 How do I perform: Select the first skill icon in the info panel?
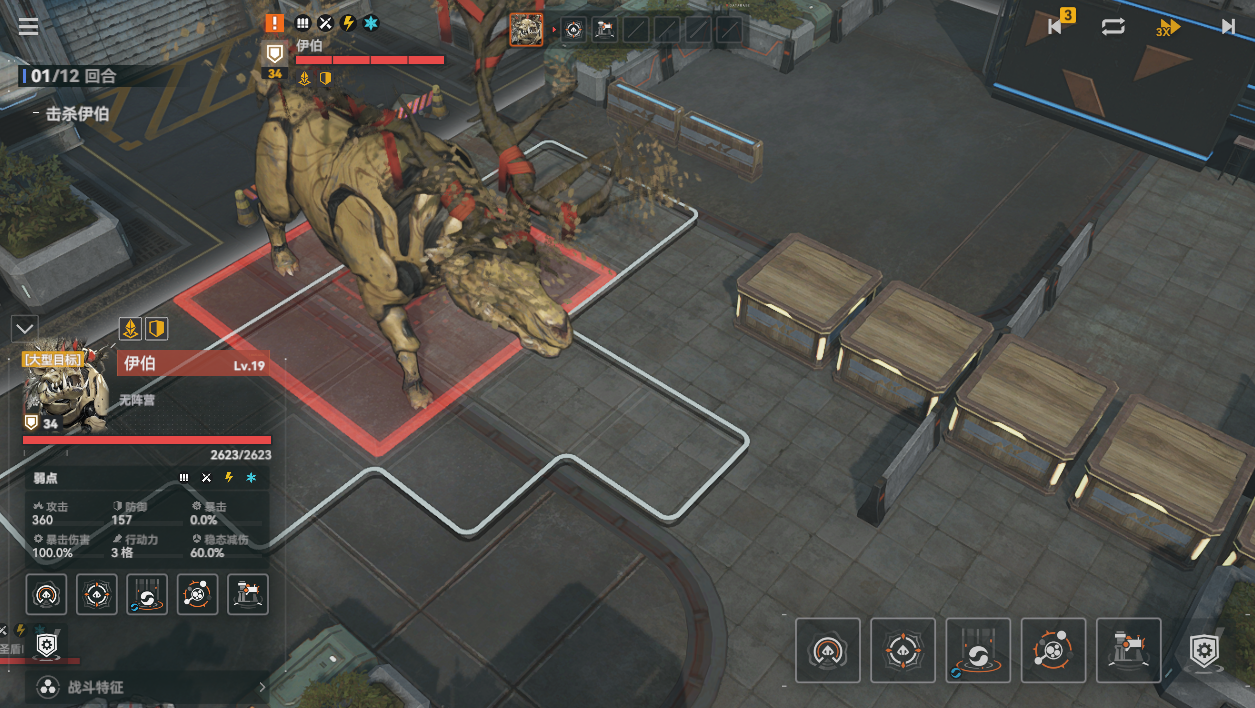(46, 594)
